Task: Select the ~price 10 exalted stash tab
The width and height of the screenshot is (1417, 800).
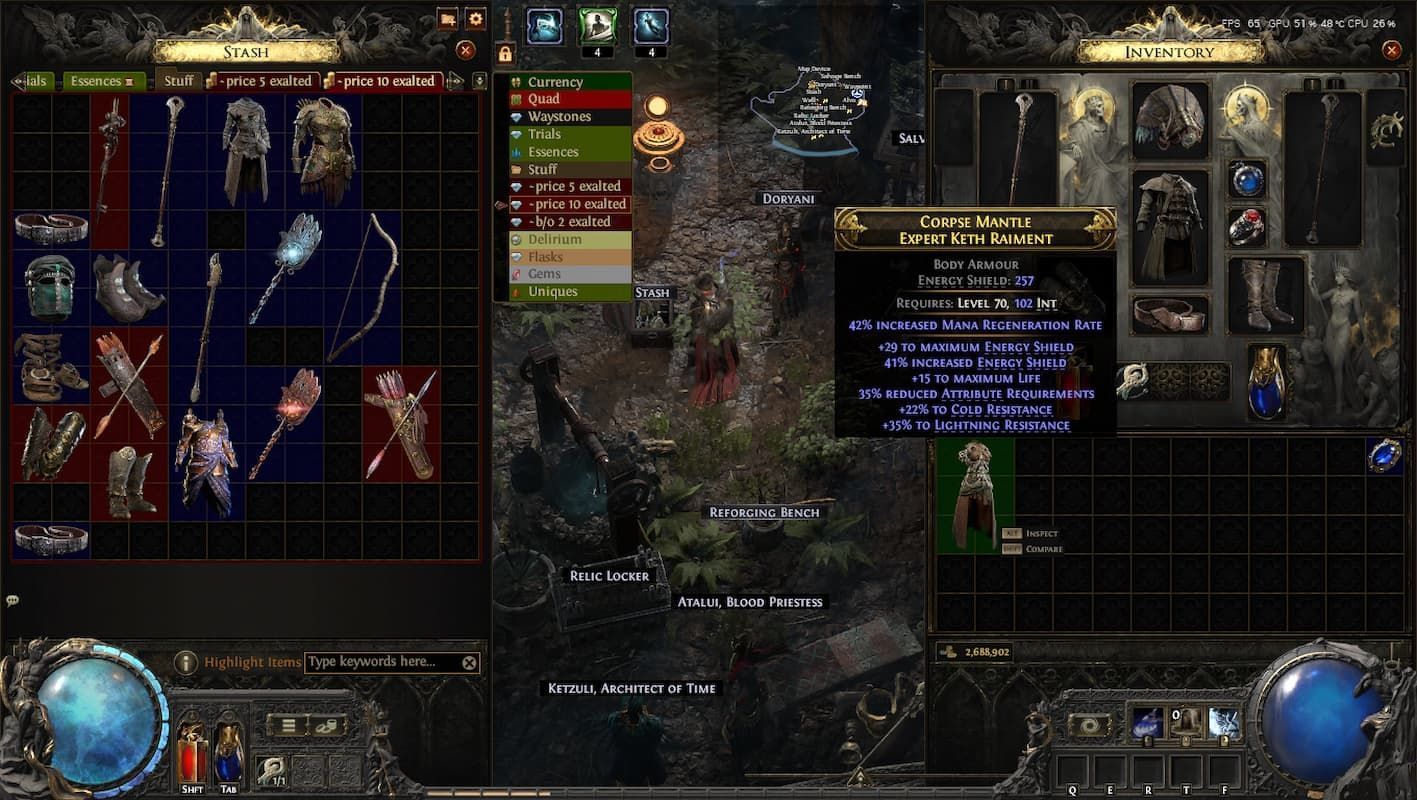Action: [385, 80]
